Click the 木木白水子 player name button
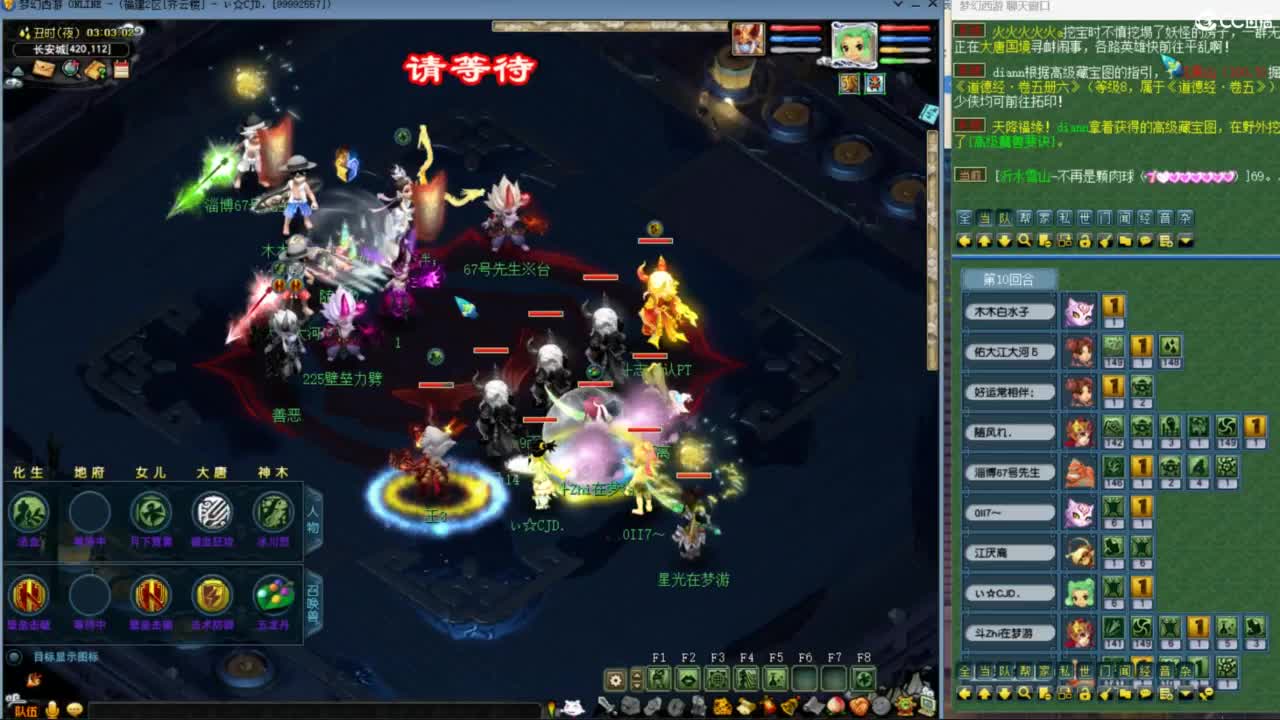Image resolution: width=1280 pixels, height=720 pixels. coord(1010,311)
